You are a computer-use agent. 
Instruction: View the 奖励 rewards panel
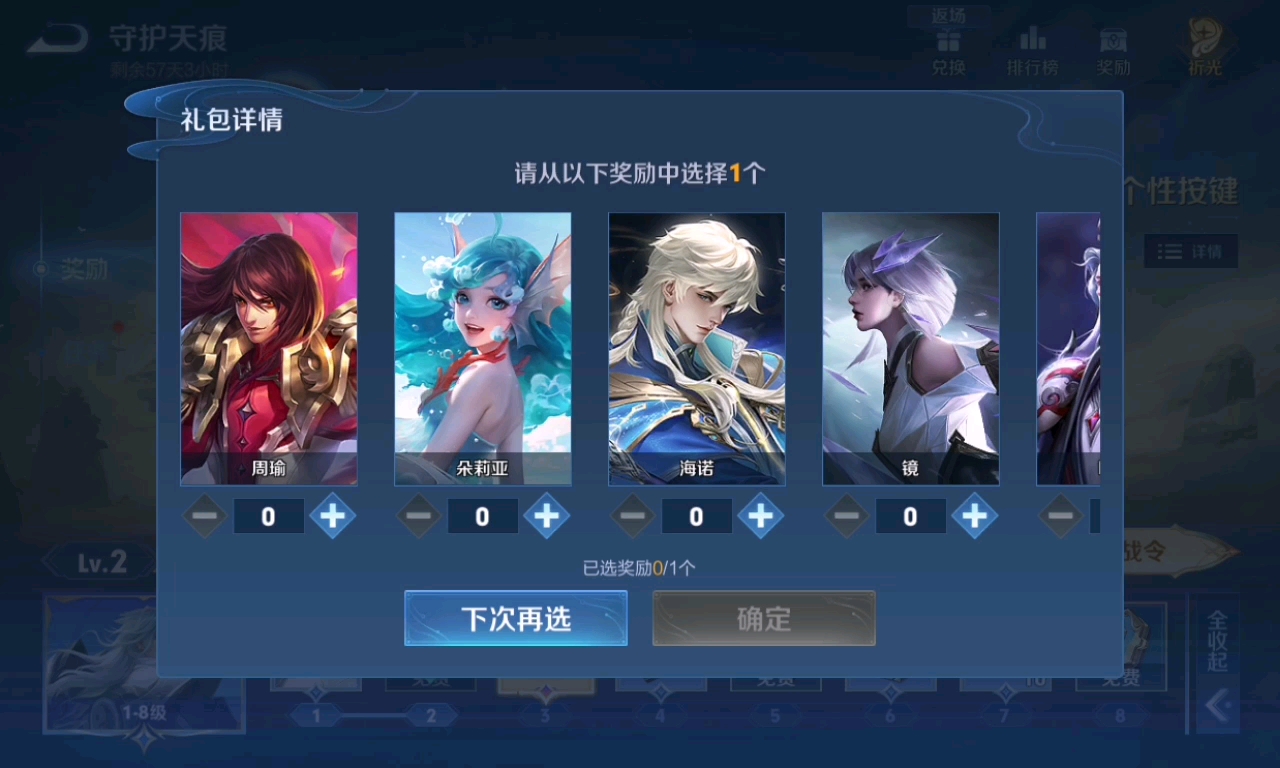pos(1113,50)
